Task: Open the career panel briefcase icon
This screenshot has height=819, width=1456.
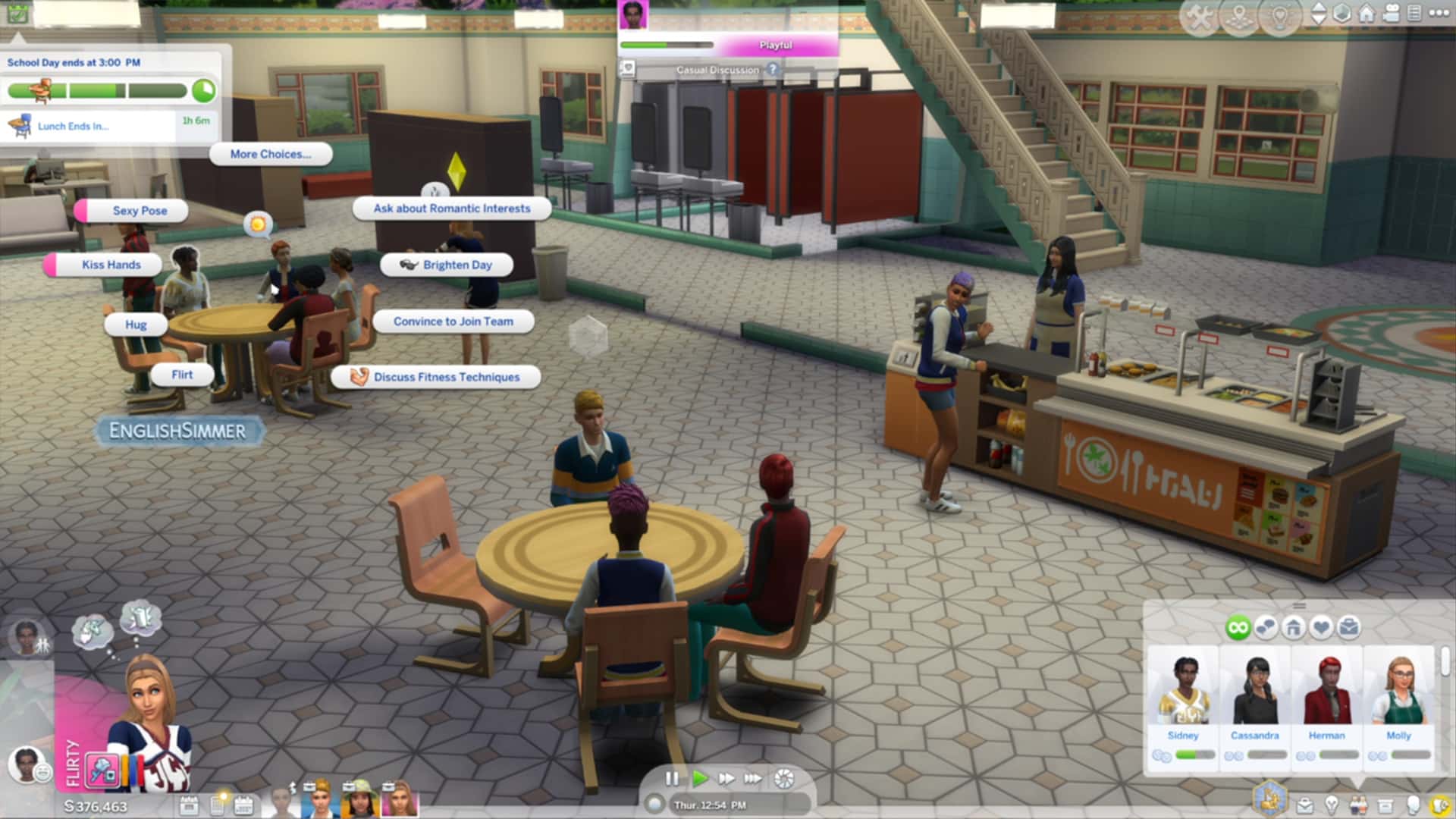Action: 1303,805
